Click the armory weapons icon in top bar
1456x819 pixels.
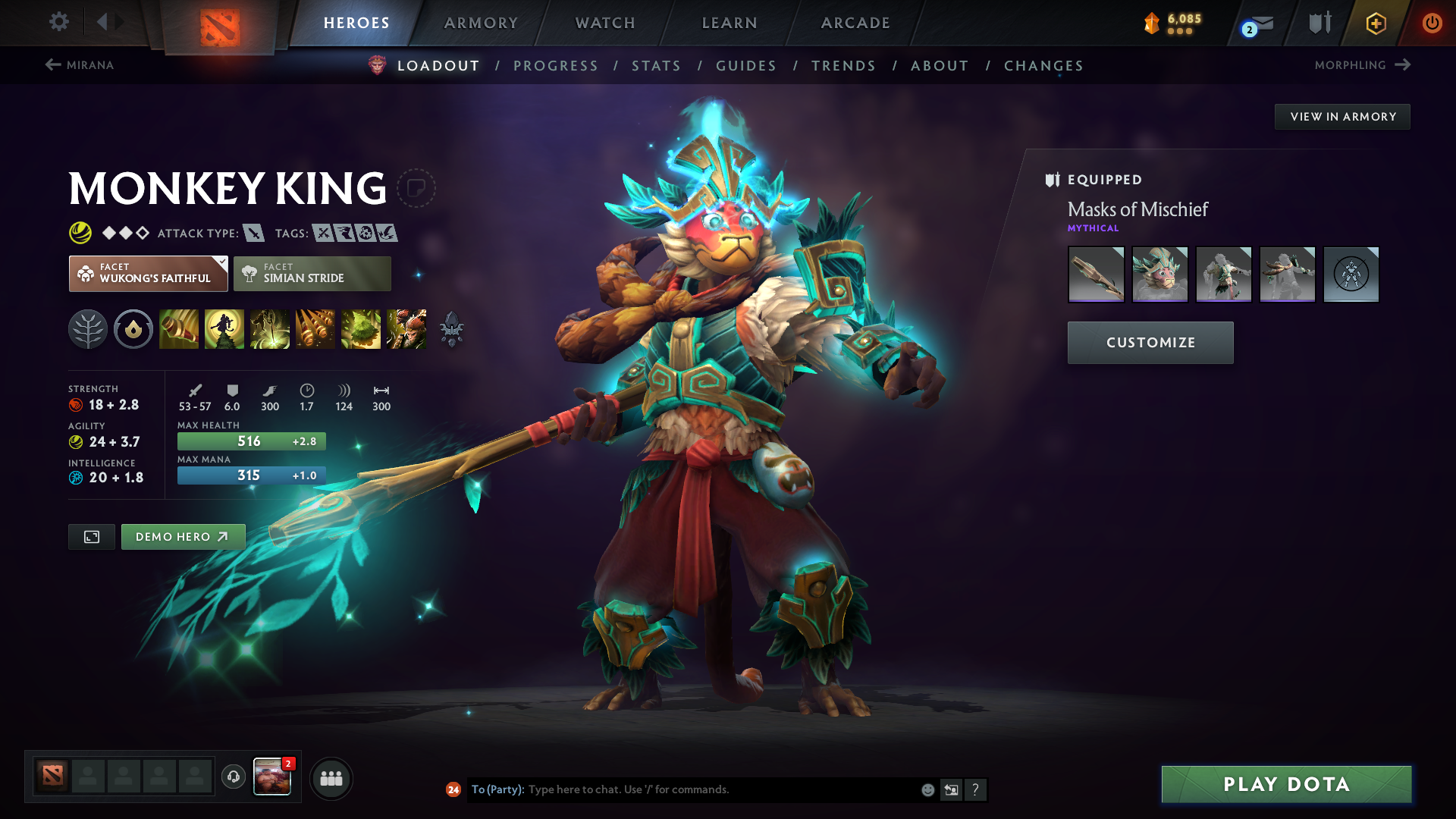tap(1319, 22)
